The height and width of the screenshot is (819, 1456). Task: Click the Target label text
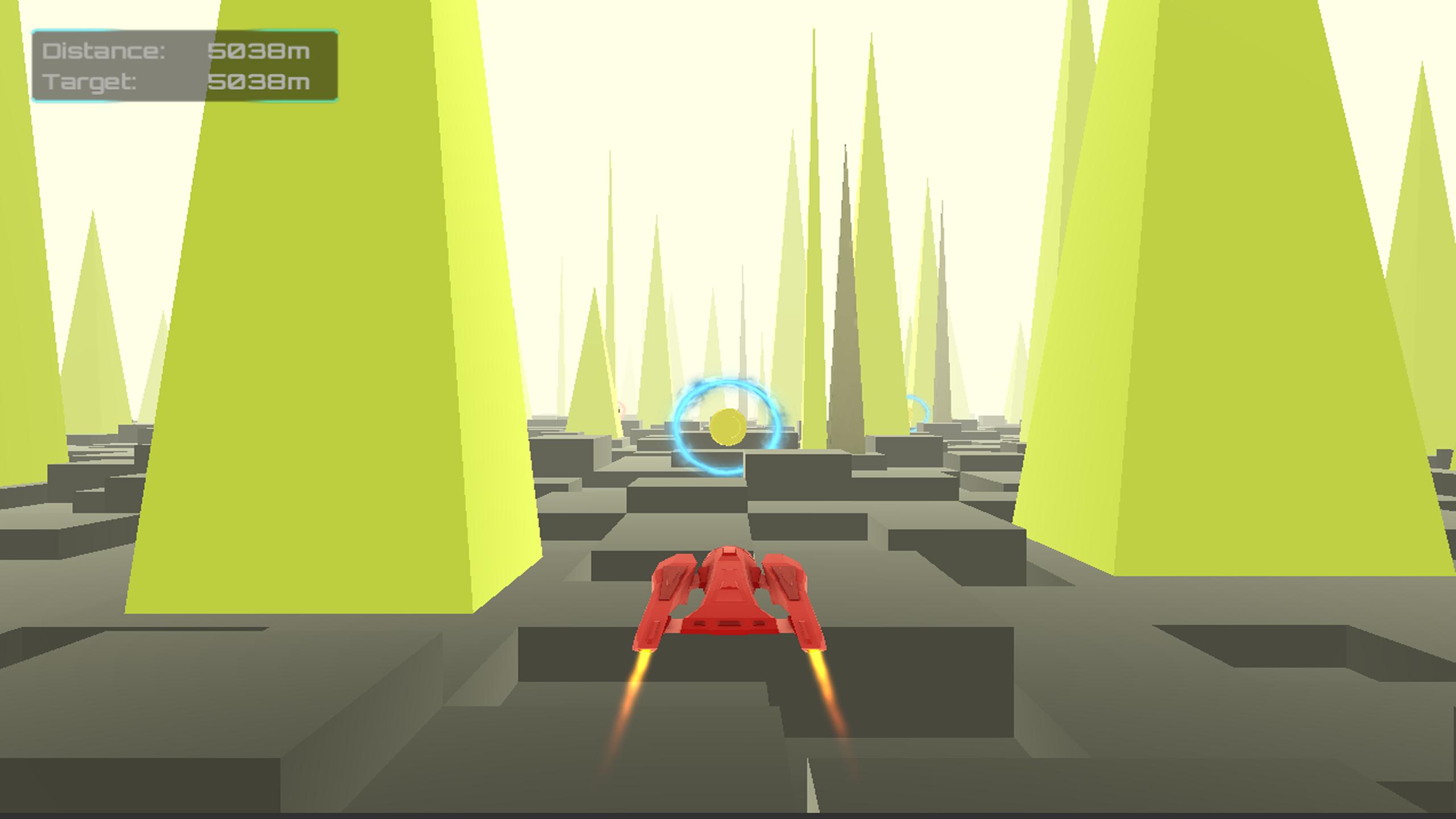click(x=91, y=84)
